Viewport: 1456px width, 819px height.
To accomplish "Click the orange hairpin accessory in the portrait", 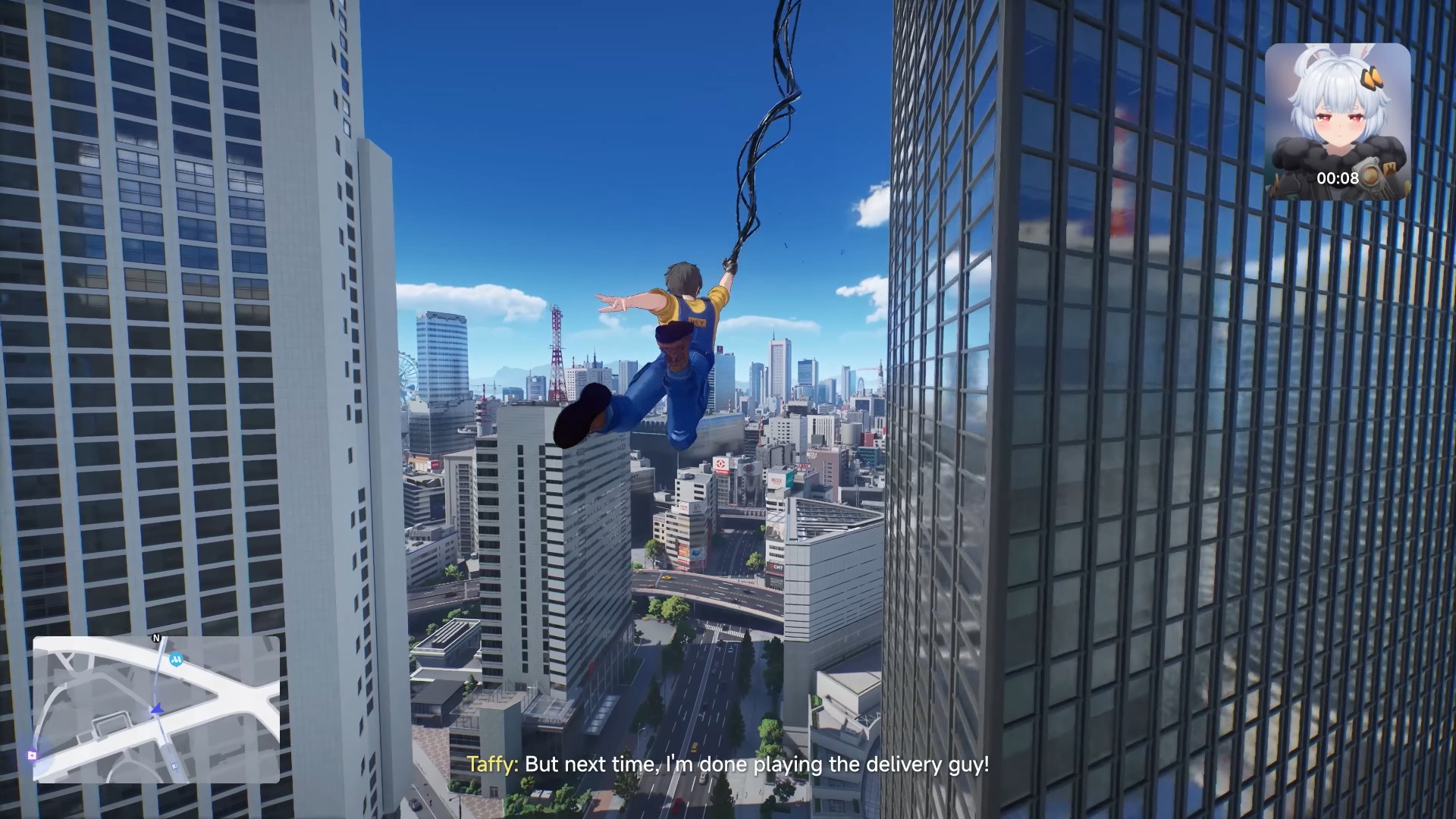I will click(x=1372, y=78).
